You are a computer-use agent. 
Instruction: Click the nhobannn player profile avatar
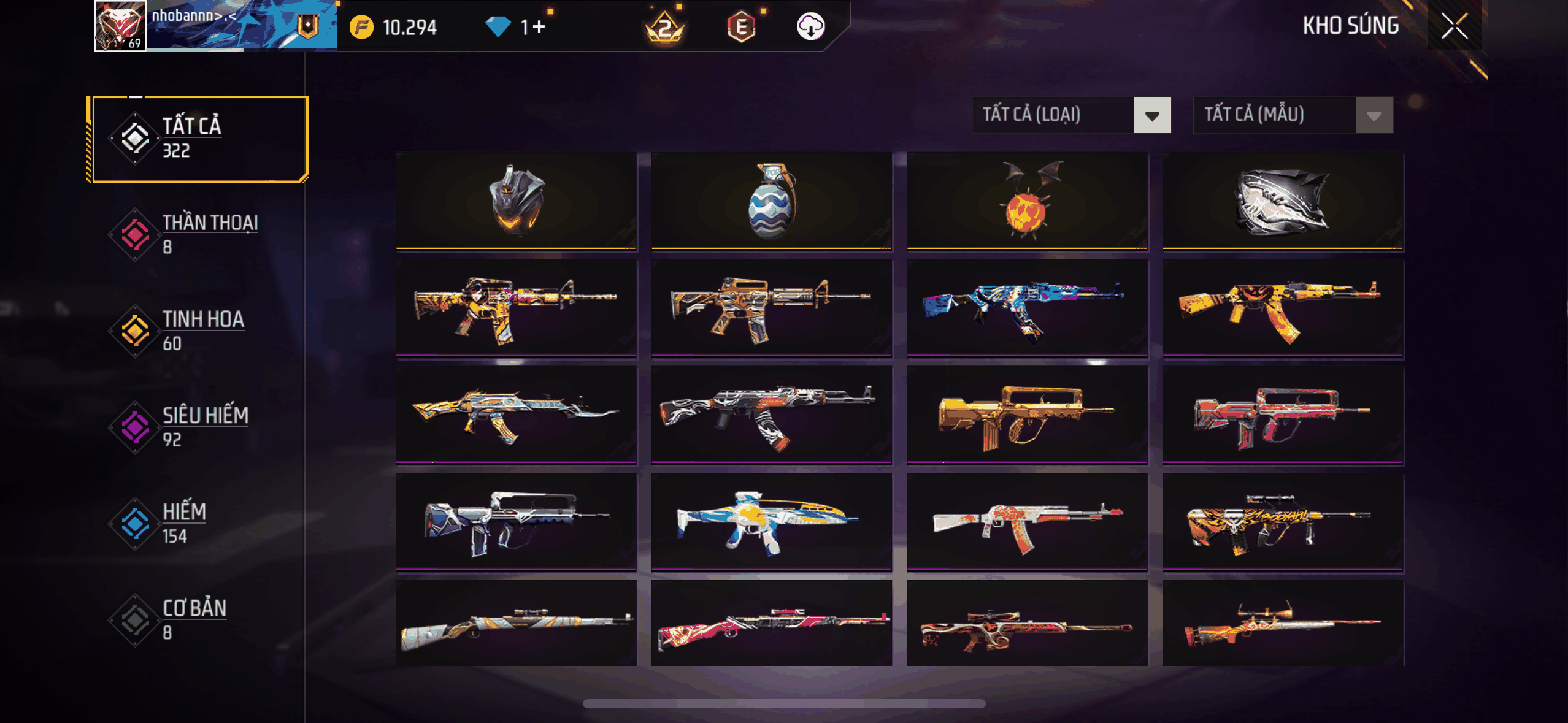point(120,26)
